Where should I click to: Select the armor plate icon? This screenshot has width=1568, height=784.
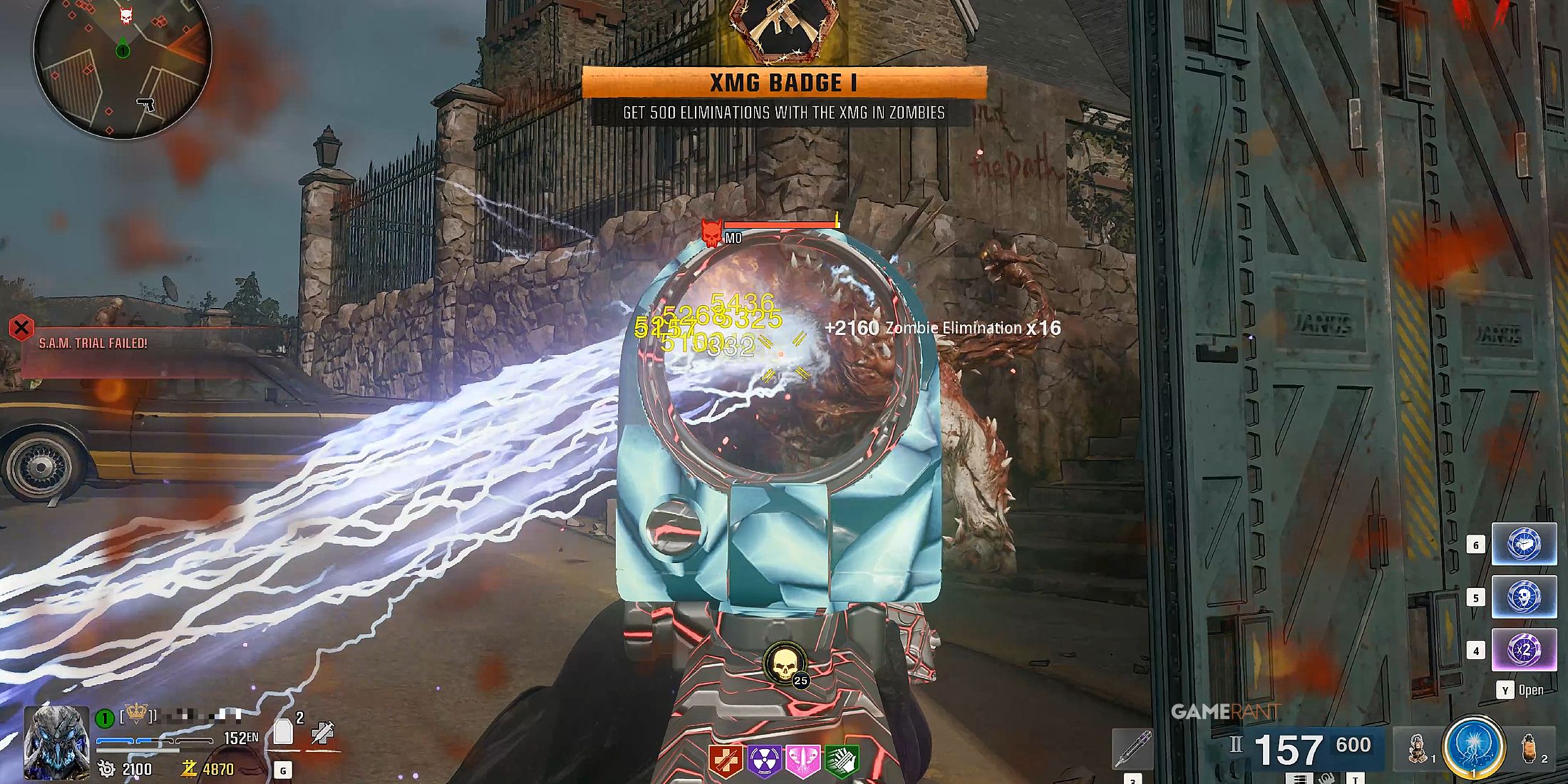(283, 732)
